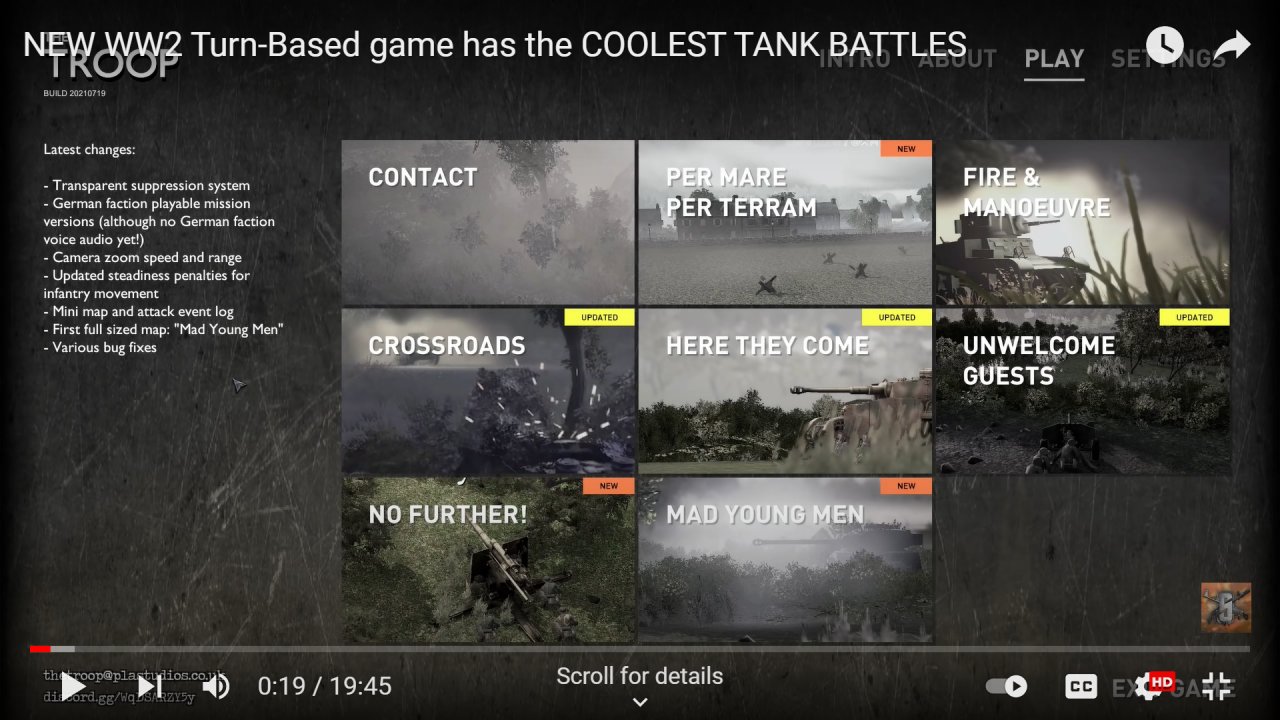This screenshot has height=720, width=1280.
Task: Skip to next video with the next icon
Action: click(x=150, y=686)
